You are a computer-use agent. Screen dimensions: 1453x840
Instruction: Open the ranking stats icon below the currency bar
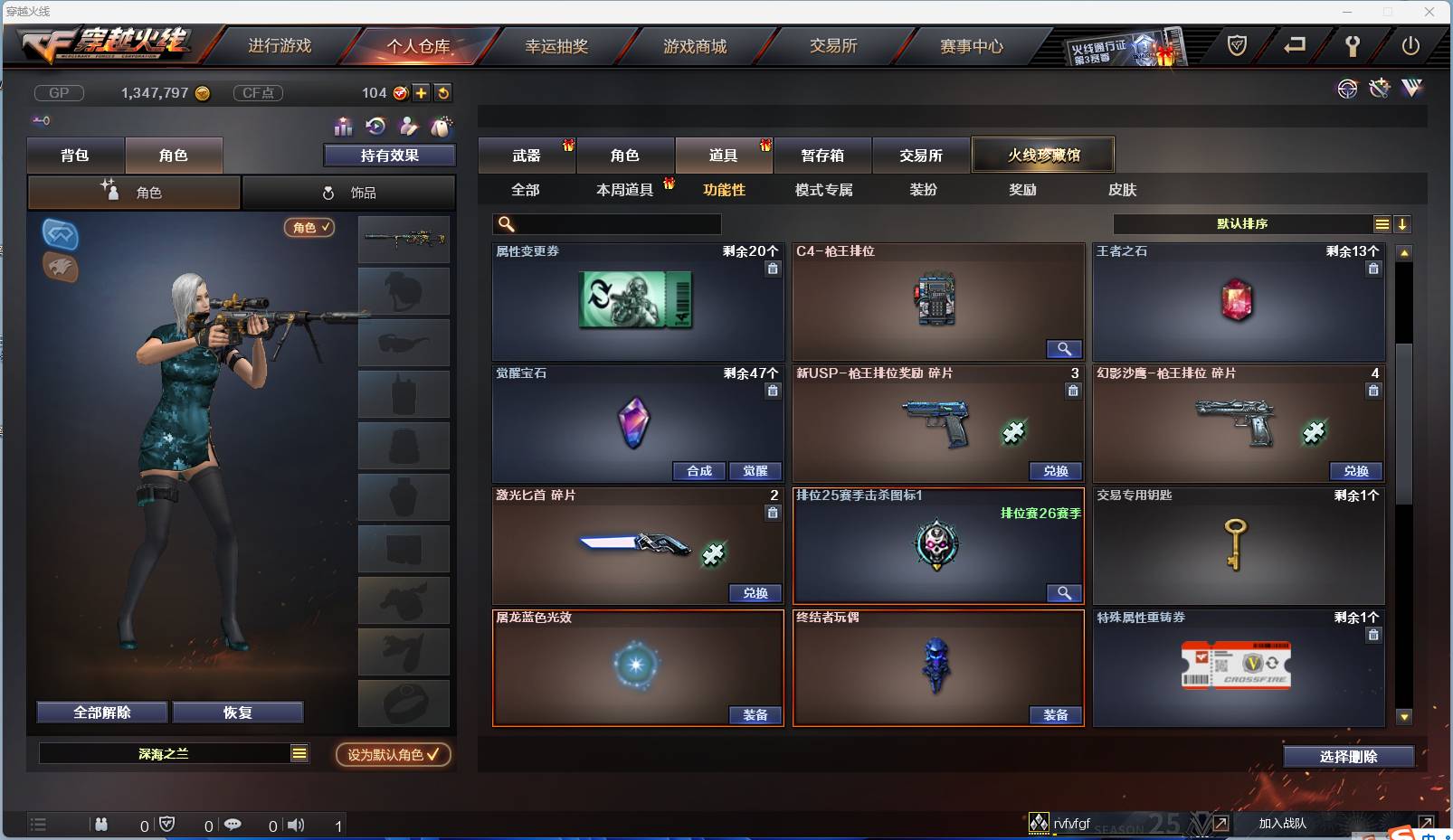coord(344,127)
